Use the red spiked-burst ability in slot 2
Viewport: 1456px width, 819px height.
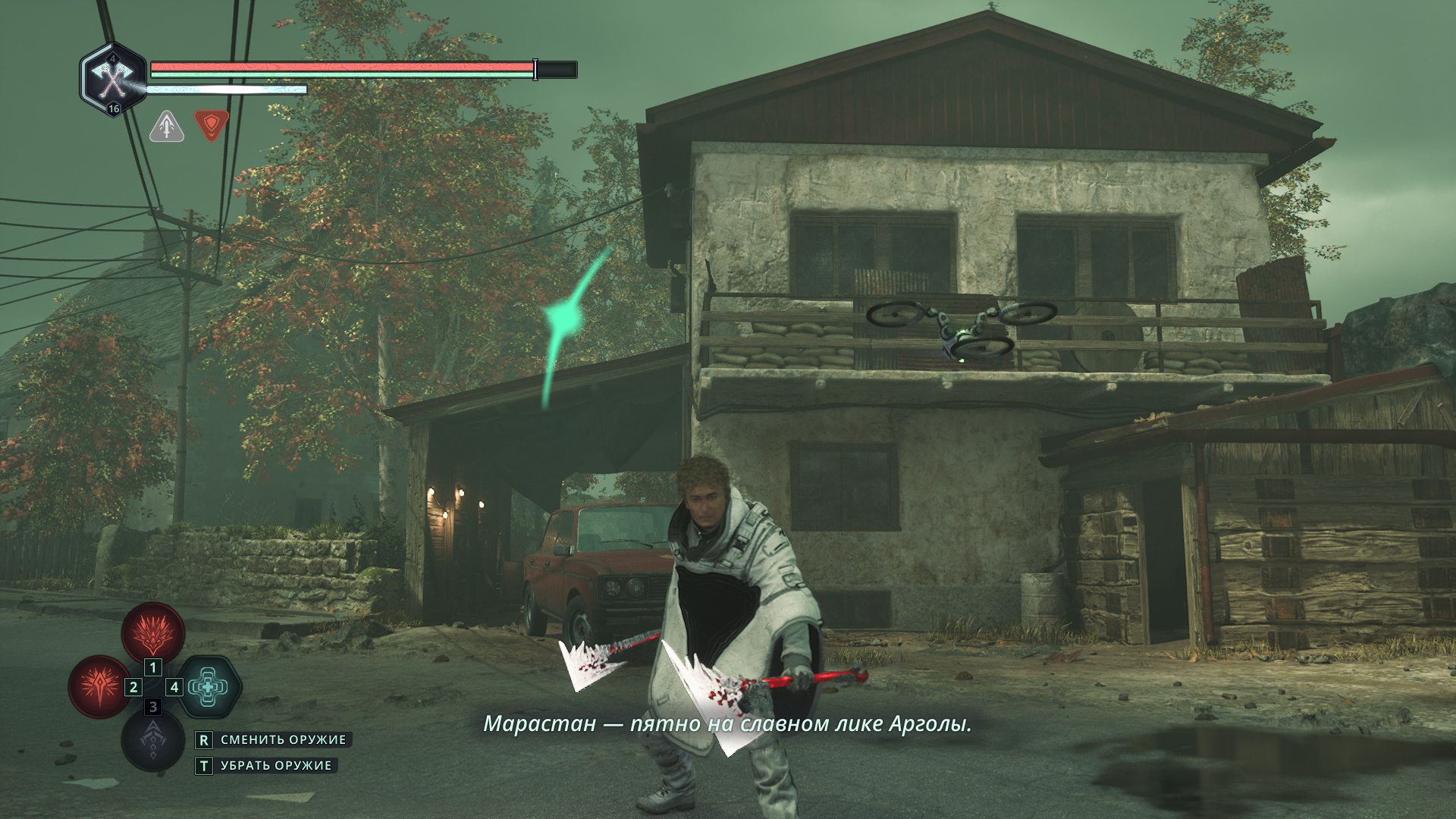(99, 687)
